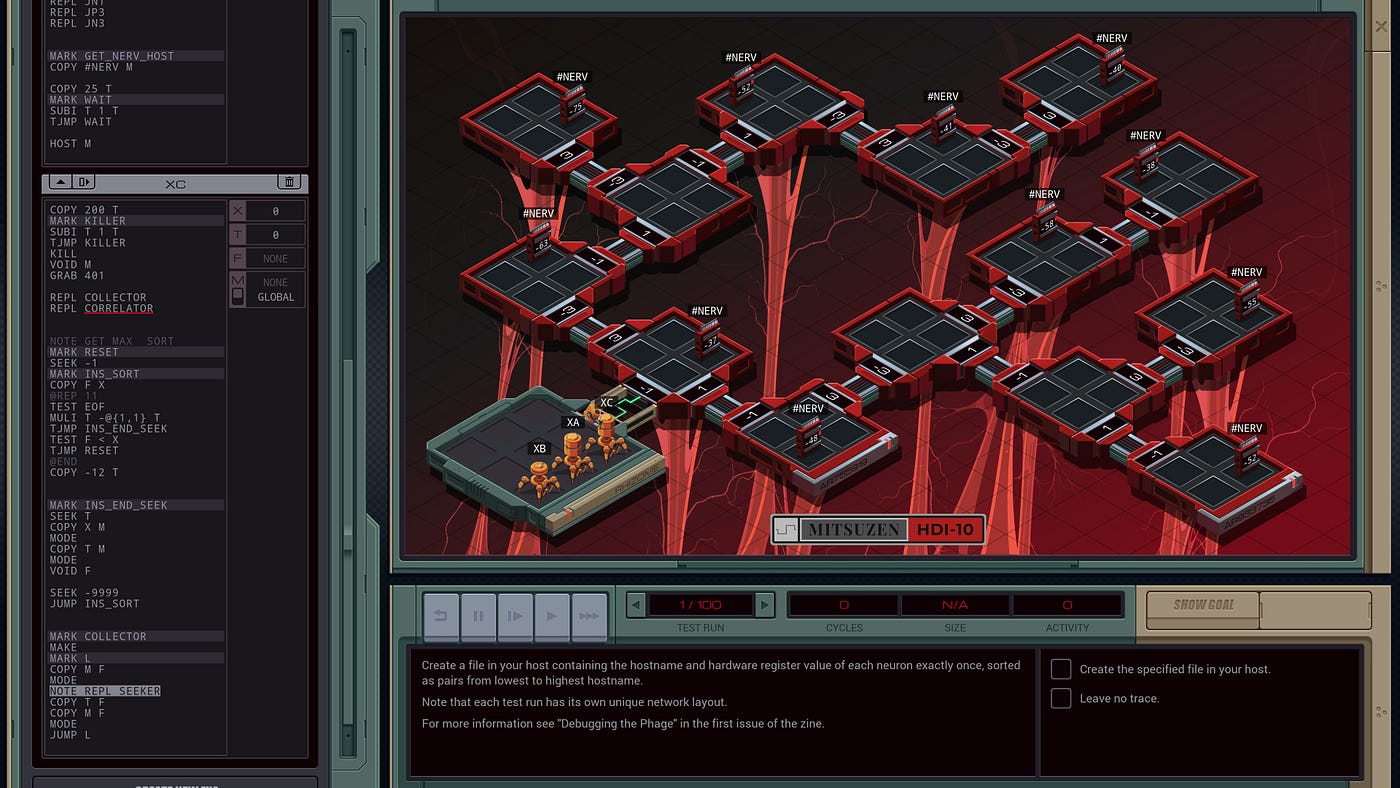Select the NOTE REPL SEEKER code line
Image resolution: width=1400 pixels, height=788 pixels.
tap(105, 691)
